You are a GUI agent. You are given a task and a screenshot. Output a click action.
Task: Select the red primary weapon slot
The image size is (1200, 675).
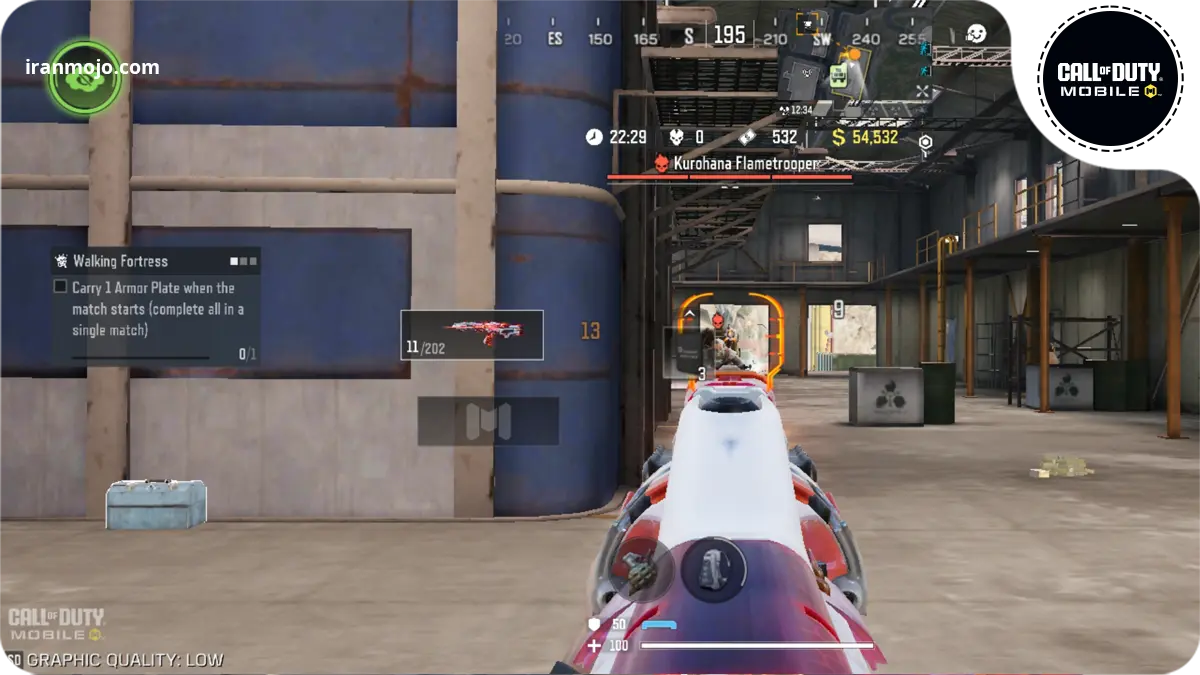[472, 334]
